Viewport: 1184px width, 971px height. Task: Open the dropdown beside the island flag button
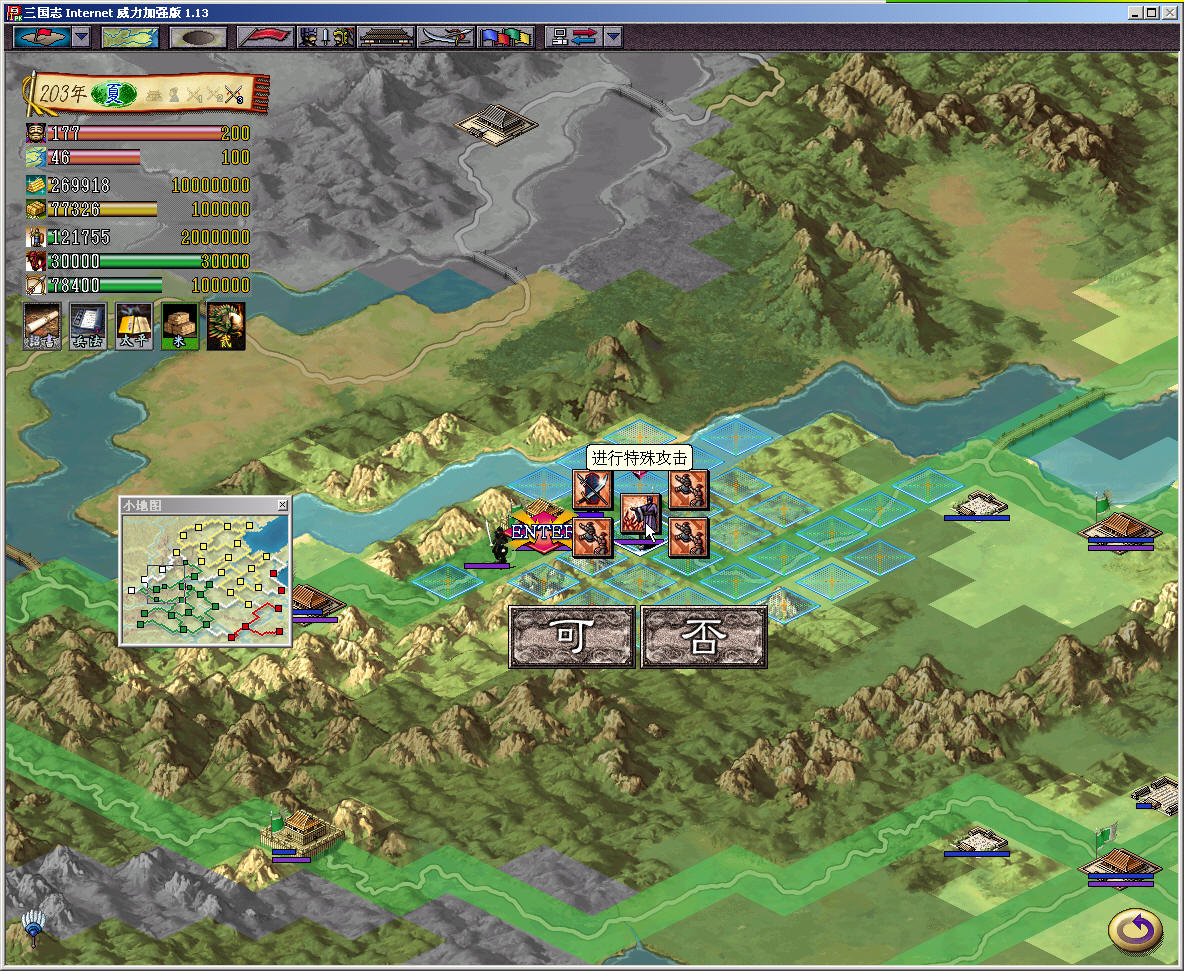pyautogui.click(x=81, y=37)
